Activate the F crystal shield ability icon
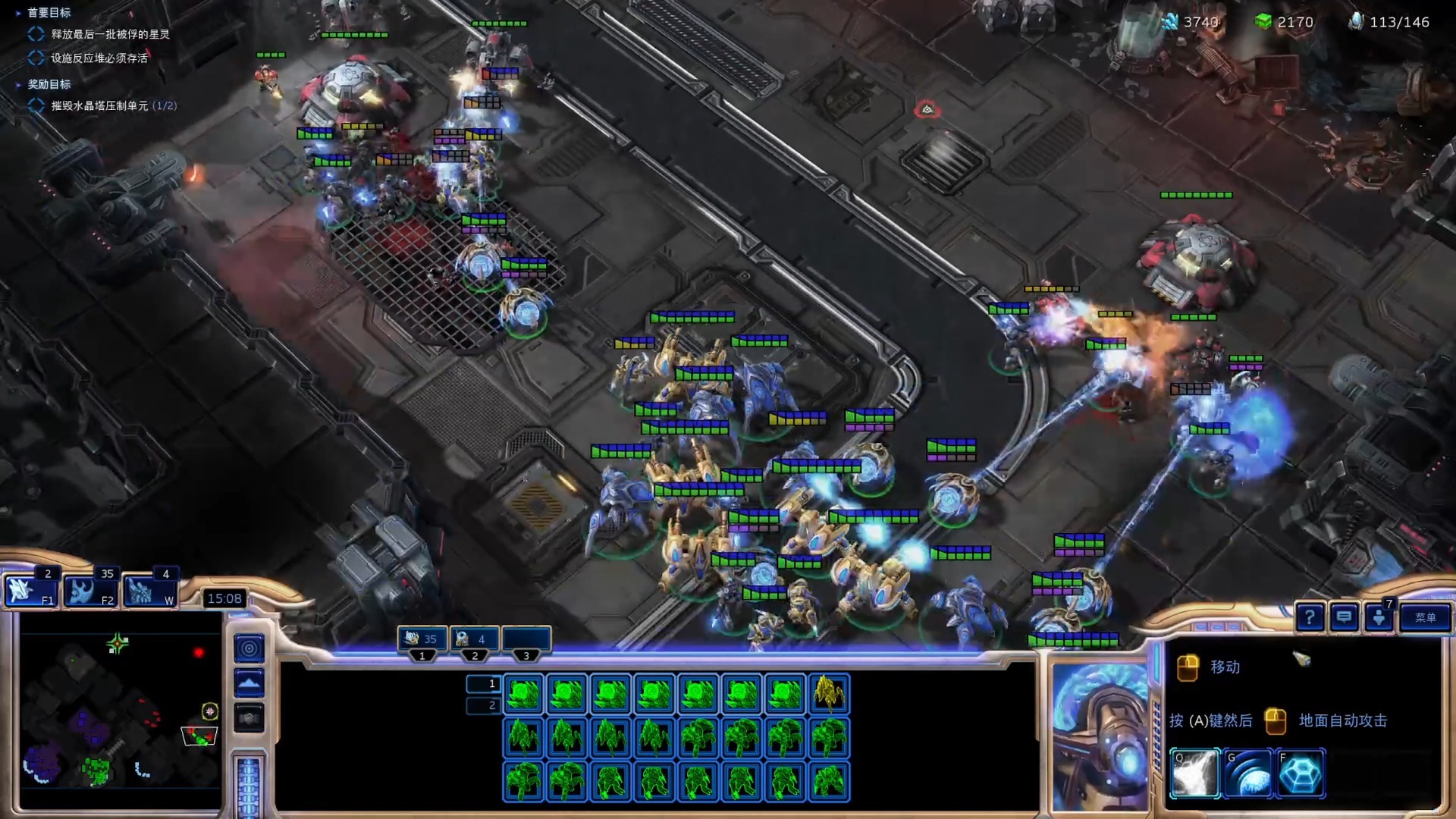Viewport: 1456px width, 819px height. pyautogui.click(x=1301, y=773)
